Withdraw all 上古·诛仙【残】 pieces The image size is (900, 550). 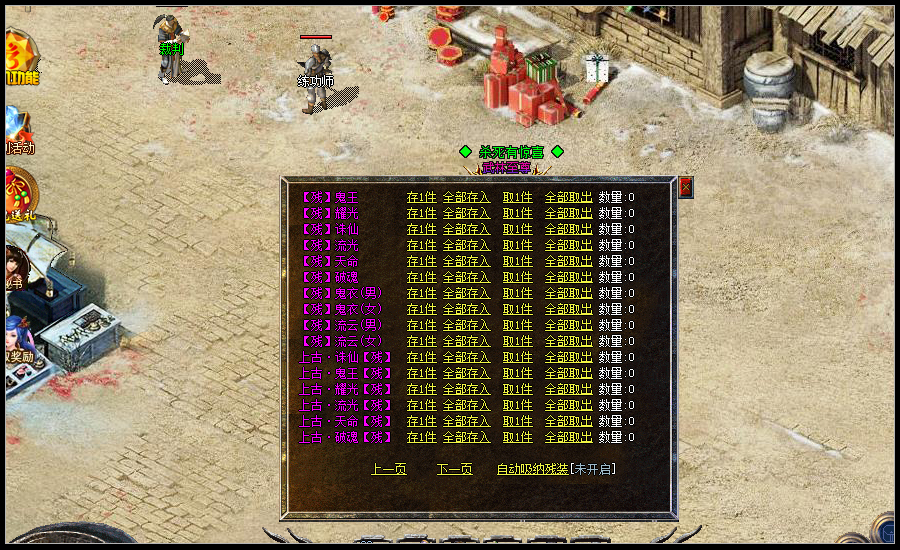[x=568, y=357]
